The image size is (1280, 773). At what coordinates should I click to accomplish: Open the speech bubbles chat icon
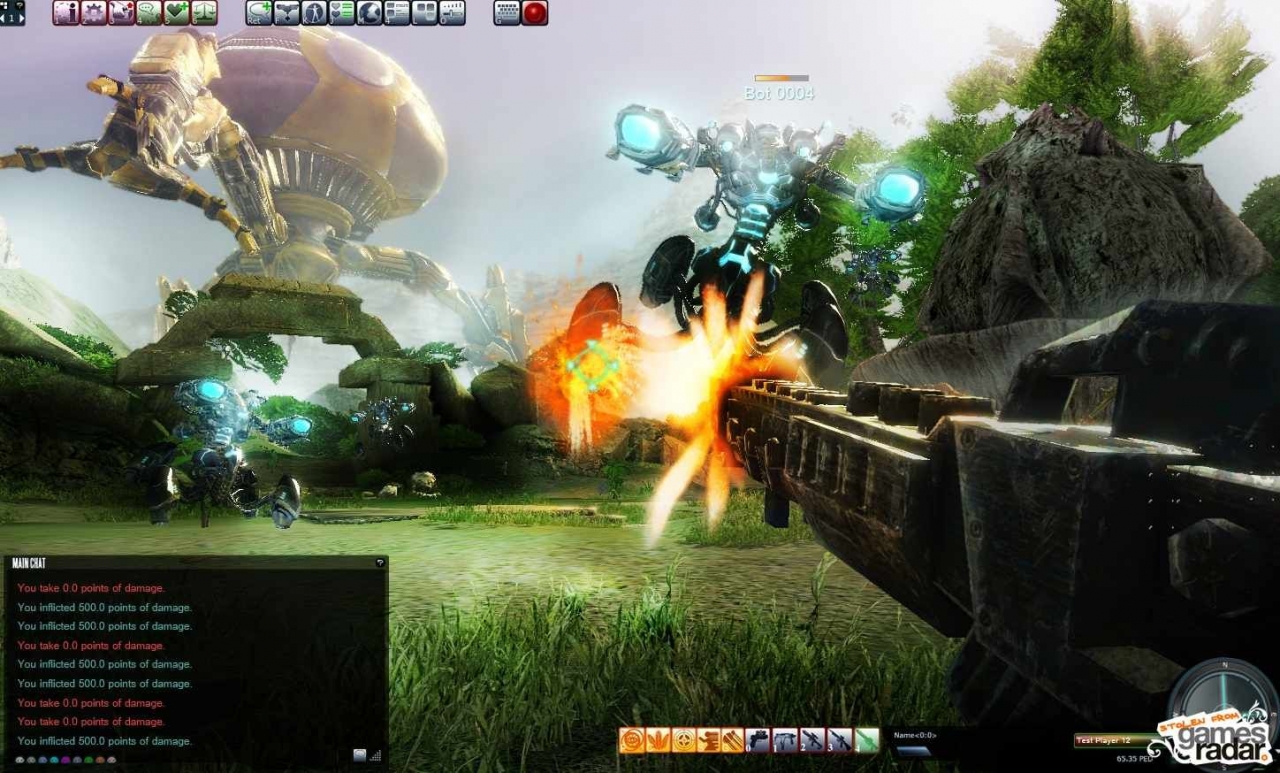(x=149, y=13)
